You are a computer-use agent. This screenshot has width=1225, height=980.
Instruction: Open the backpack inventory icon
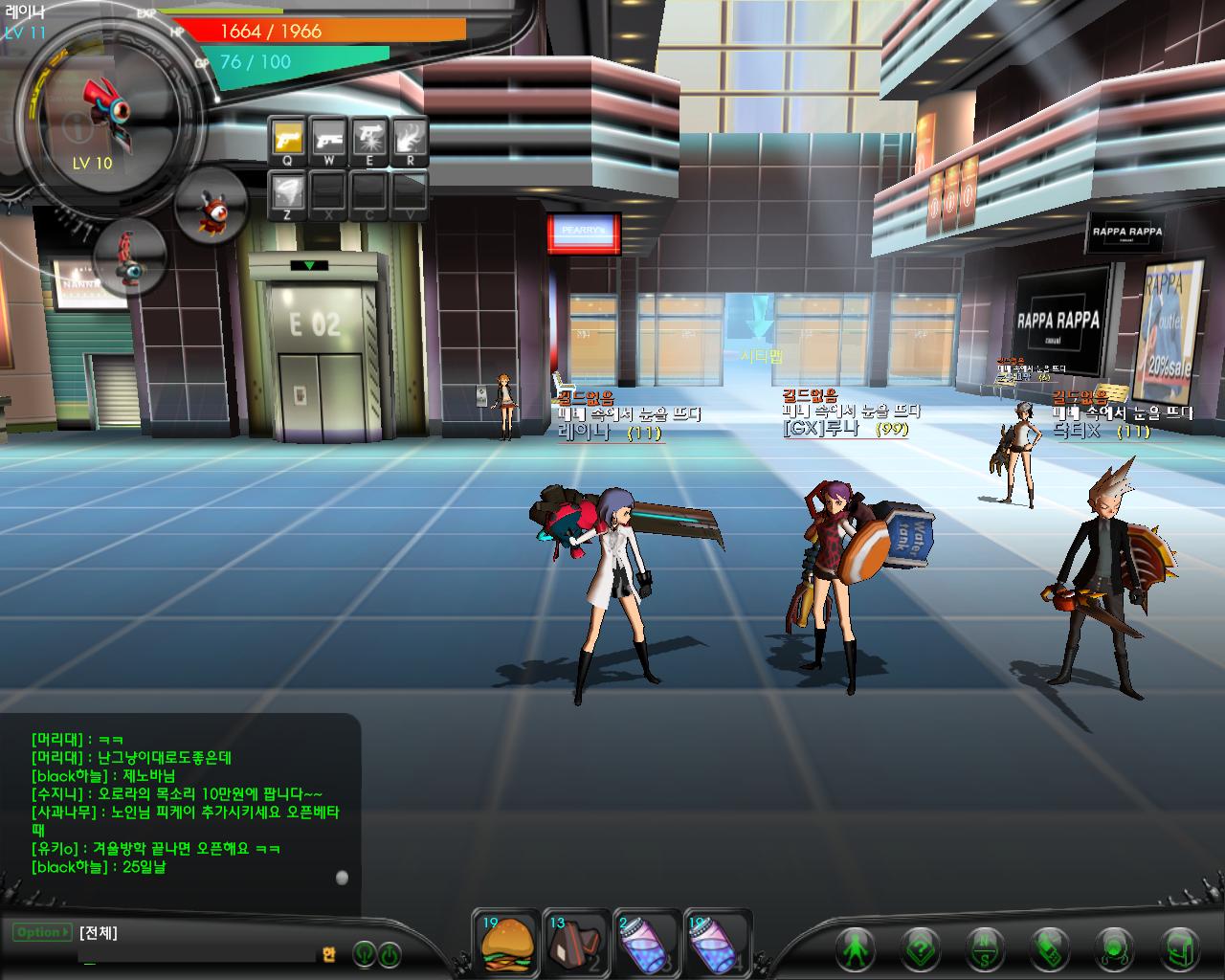[x=1178, y=948]
